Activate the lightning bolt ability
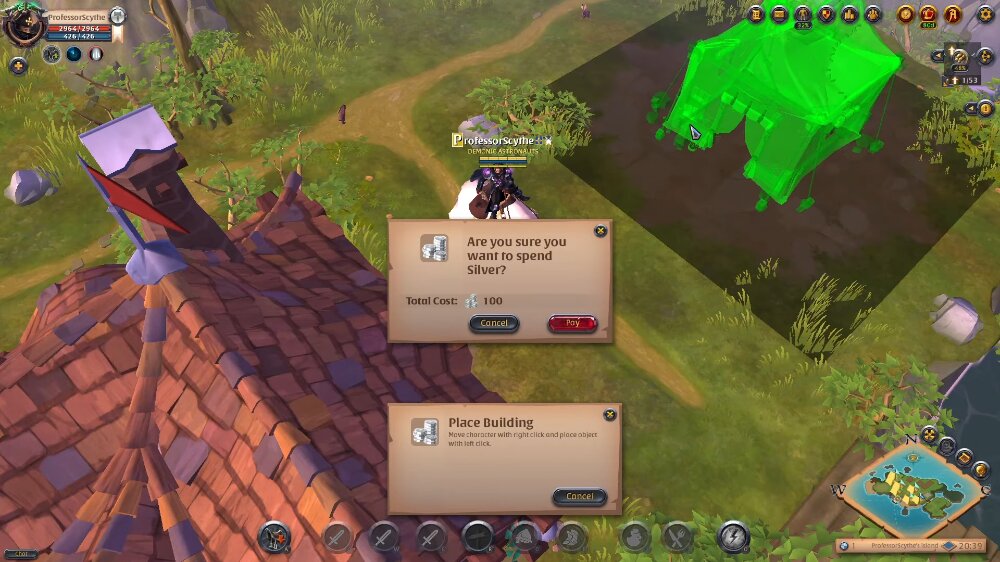The height and width of the screenshot is (562, 1000). point(733,537)
